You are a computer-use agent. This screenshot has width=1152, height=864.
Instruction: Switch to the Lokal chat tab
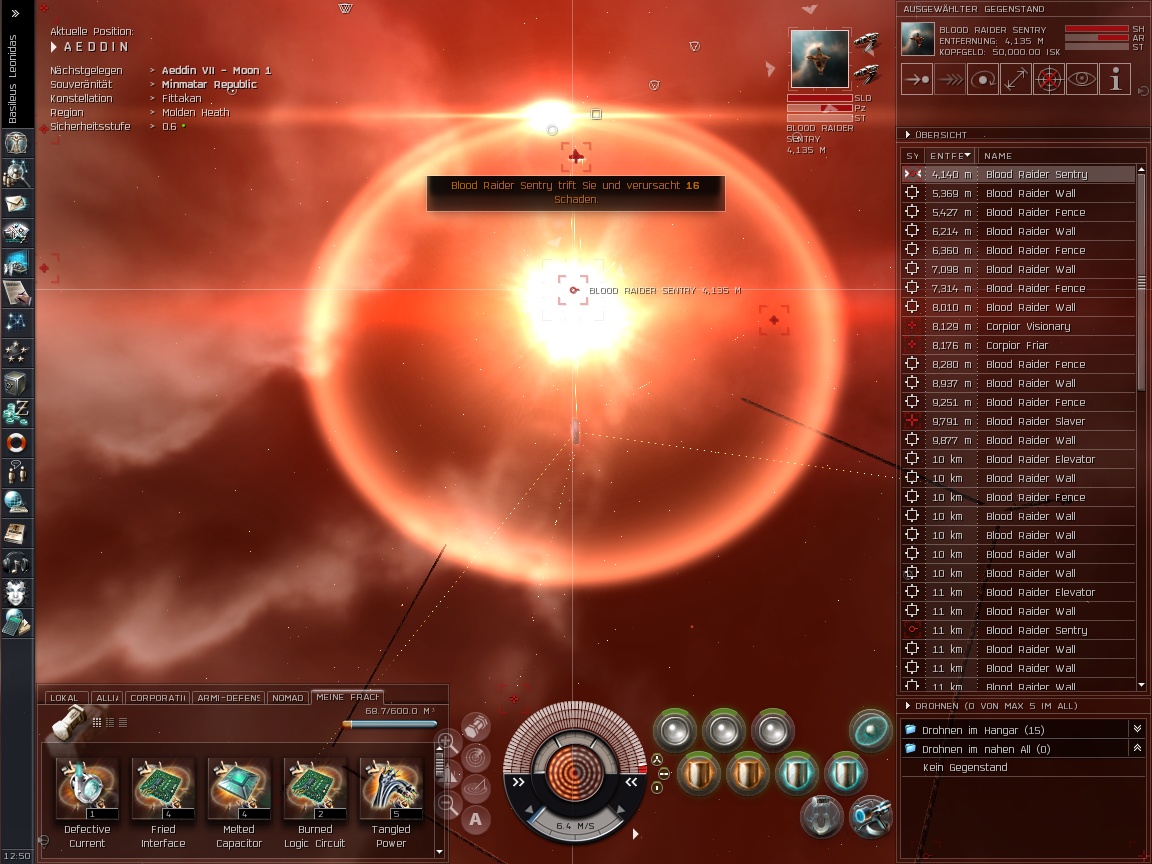63,697
